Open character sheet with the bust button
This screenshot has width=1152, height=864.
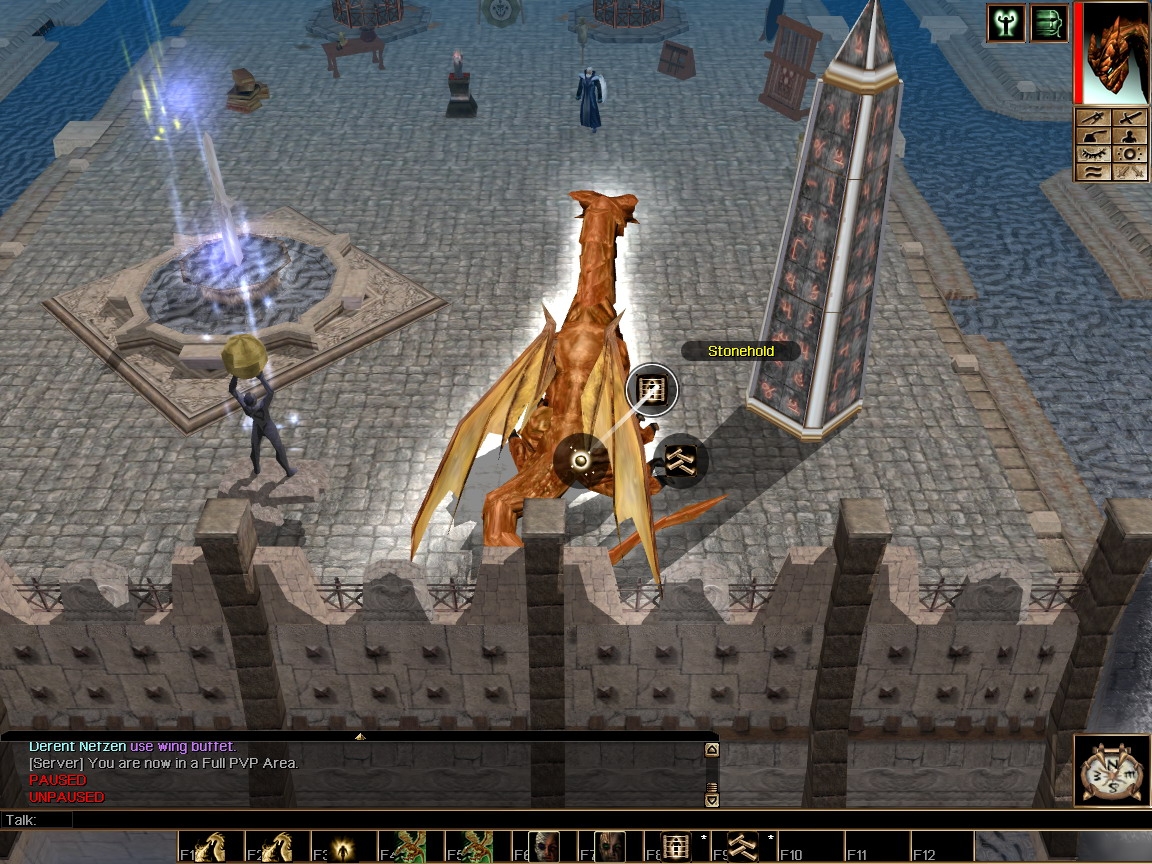click(1130, 137)
